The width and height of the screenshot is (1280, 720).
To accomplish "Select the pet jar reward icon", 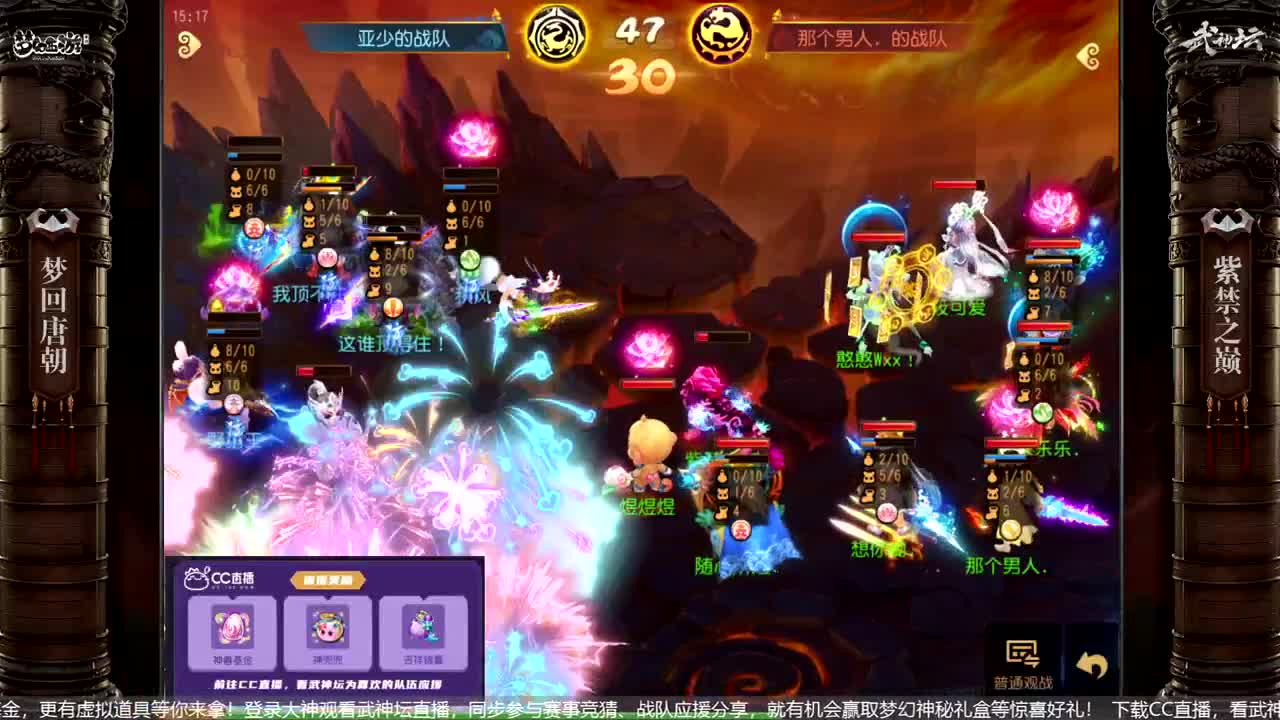I will (x=330, y=630).
